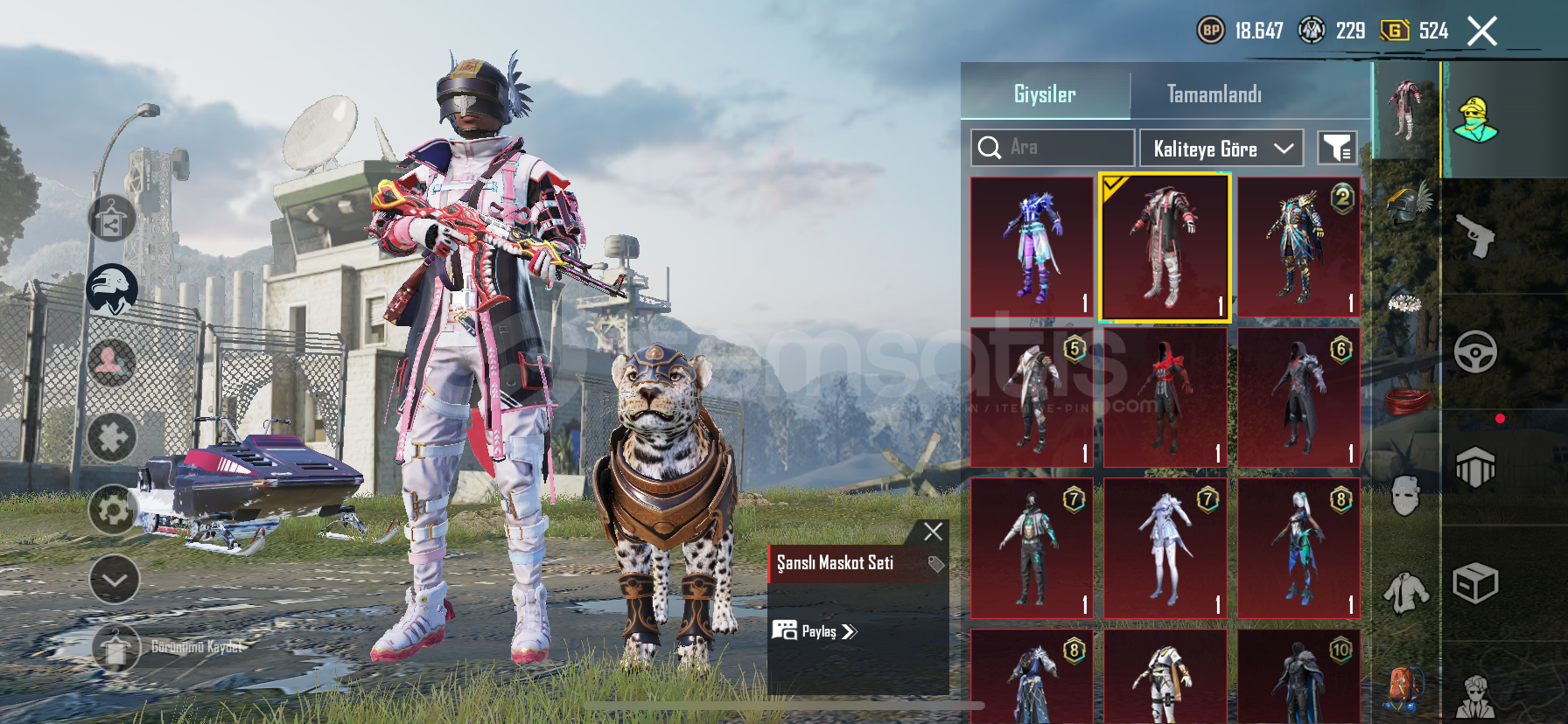Open the pistol weapons category
The width and height of the screenshot is (1568, 724).
[1475, 235]
